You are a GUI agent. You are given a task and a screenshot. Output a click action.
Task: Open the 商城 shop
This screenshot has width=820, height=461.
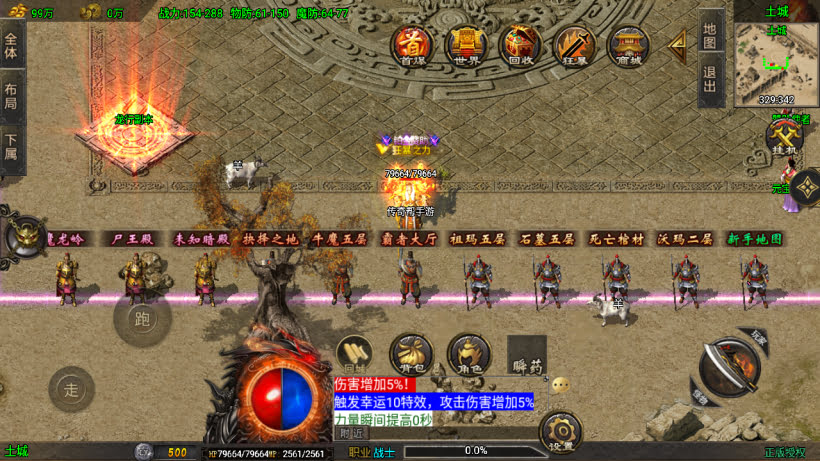click(629, 44)
